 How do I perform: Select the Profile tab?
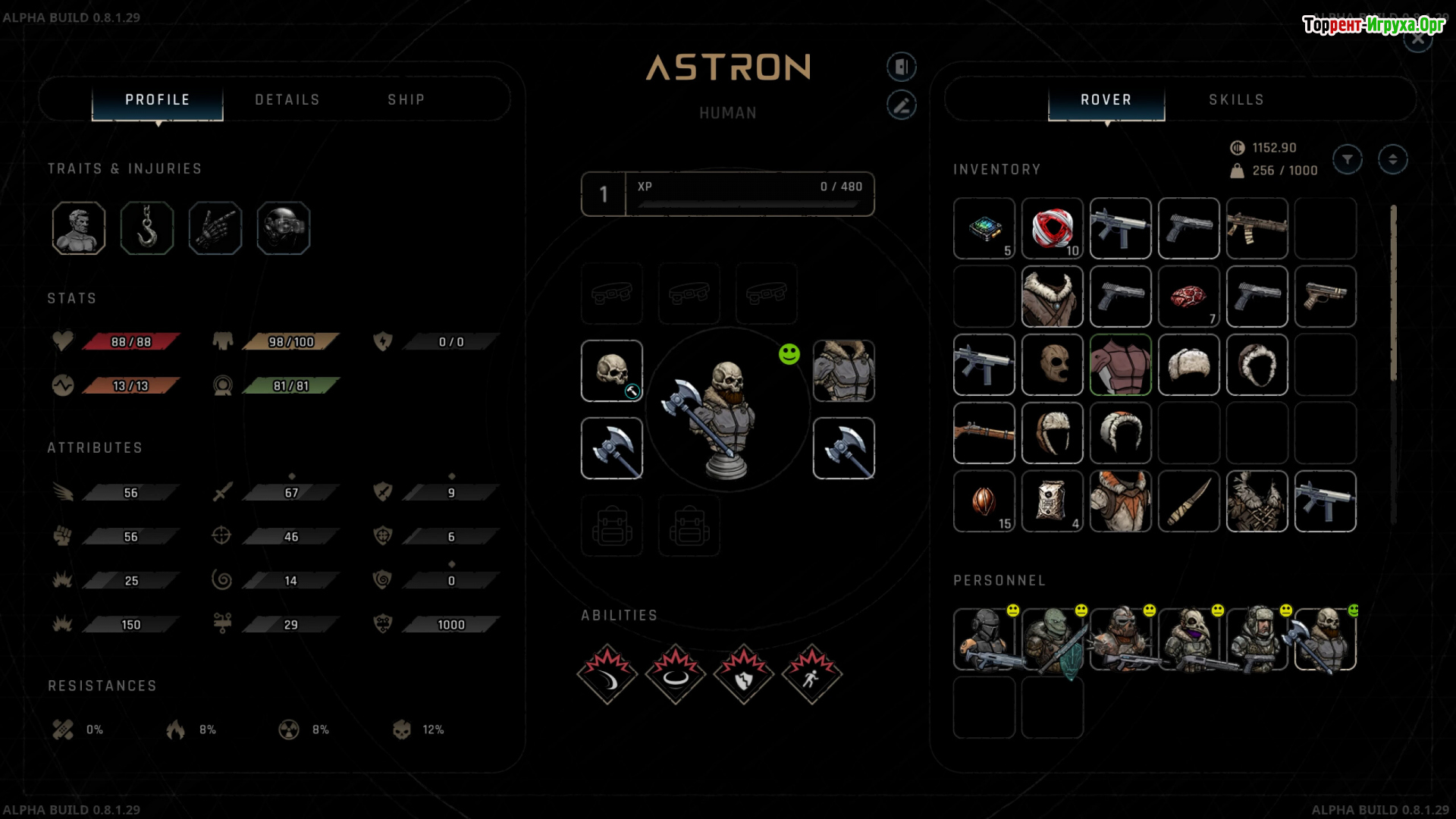pos(158,100)
